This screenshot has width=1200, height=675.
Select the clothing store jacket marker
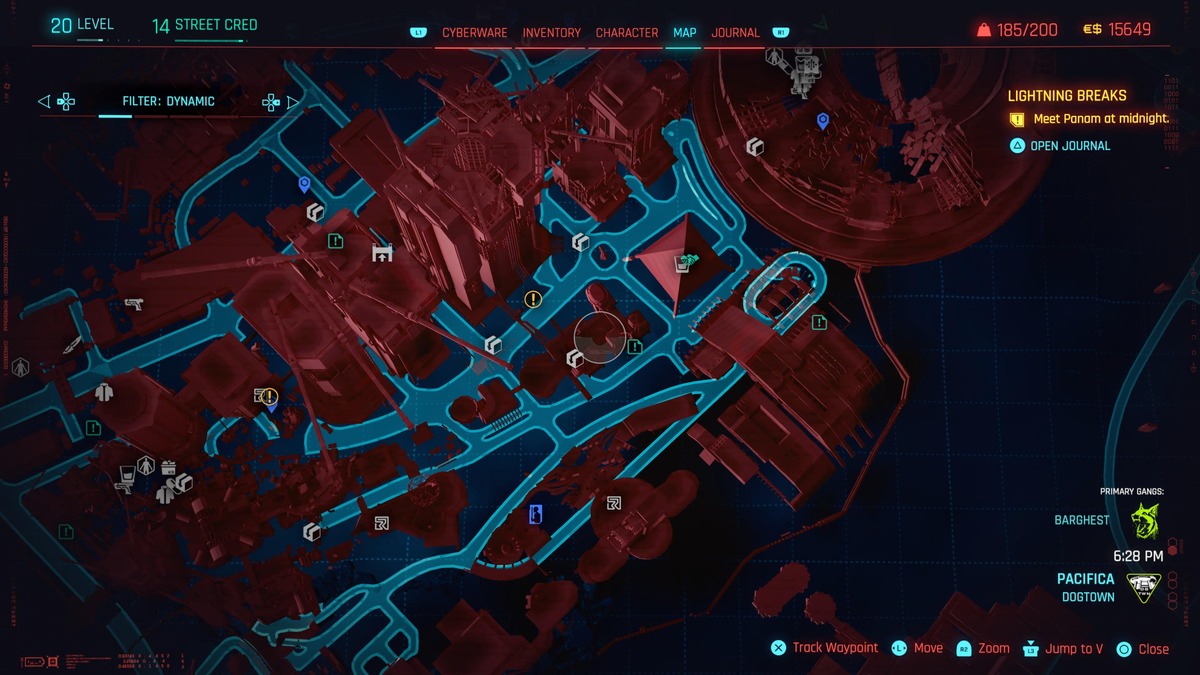[104, 392]
